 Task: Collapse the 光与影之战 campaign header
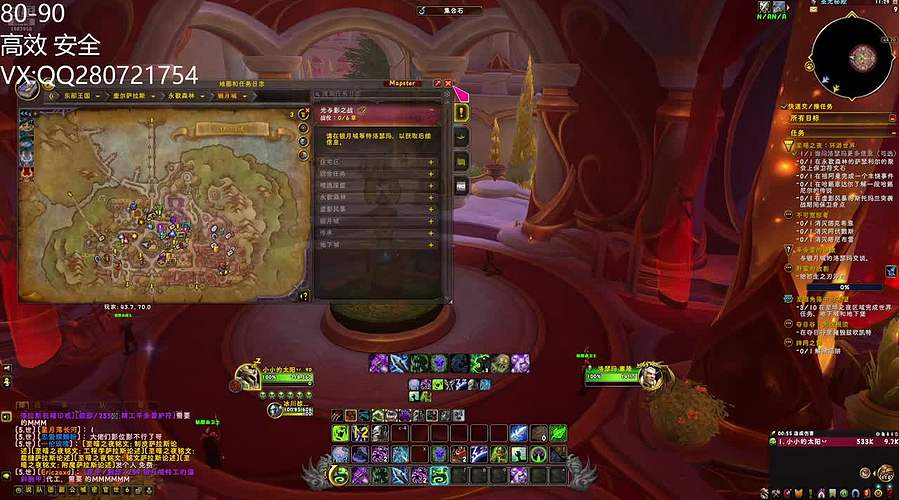tap(431, 108)
